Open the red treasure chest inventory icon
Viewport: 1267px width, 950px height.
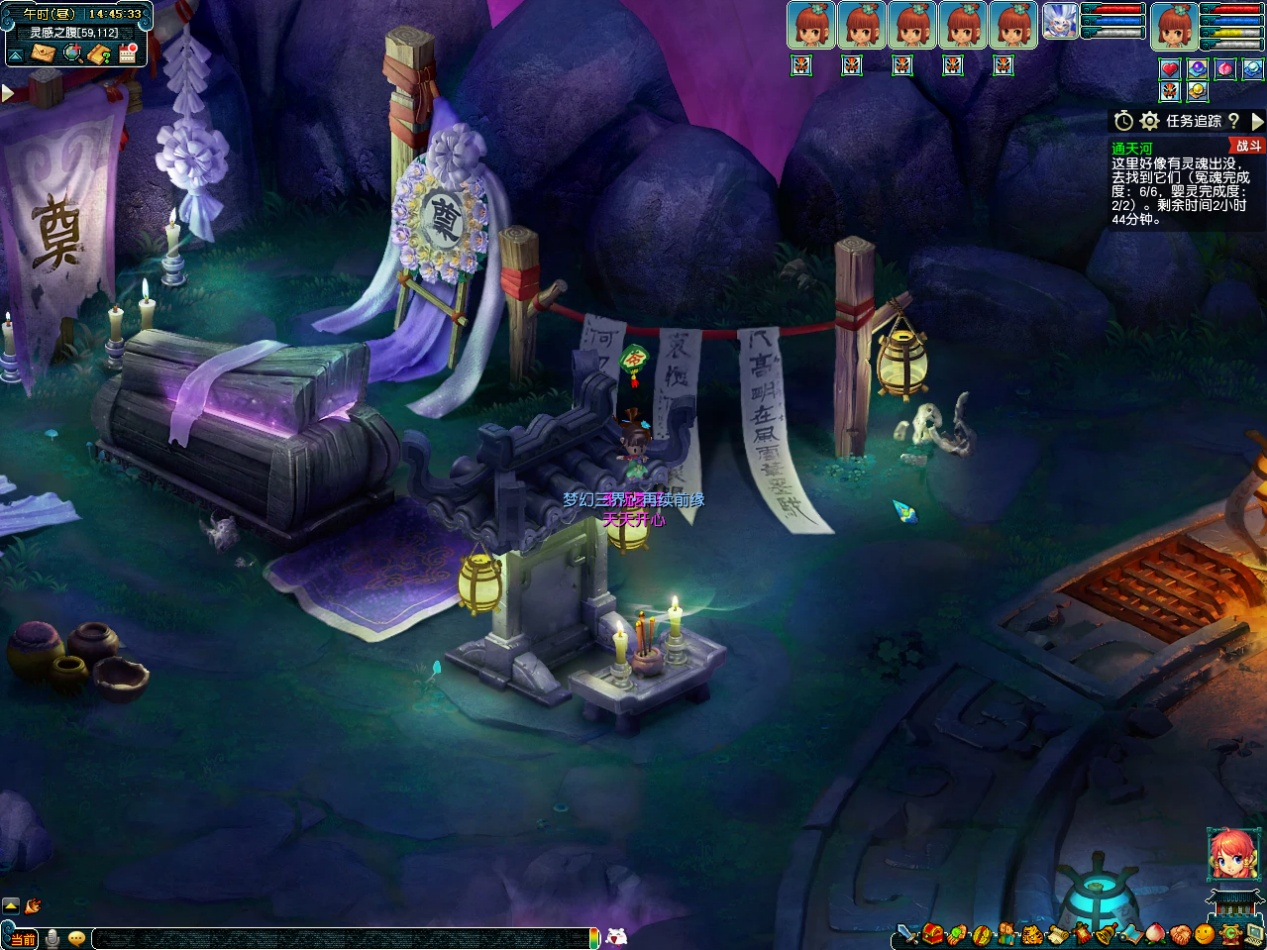click(x=933, y=935)
